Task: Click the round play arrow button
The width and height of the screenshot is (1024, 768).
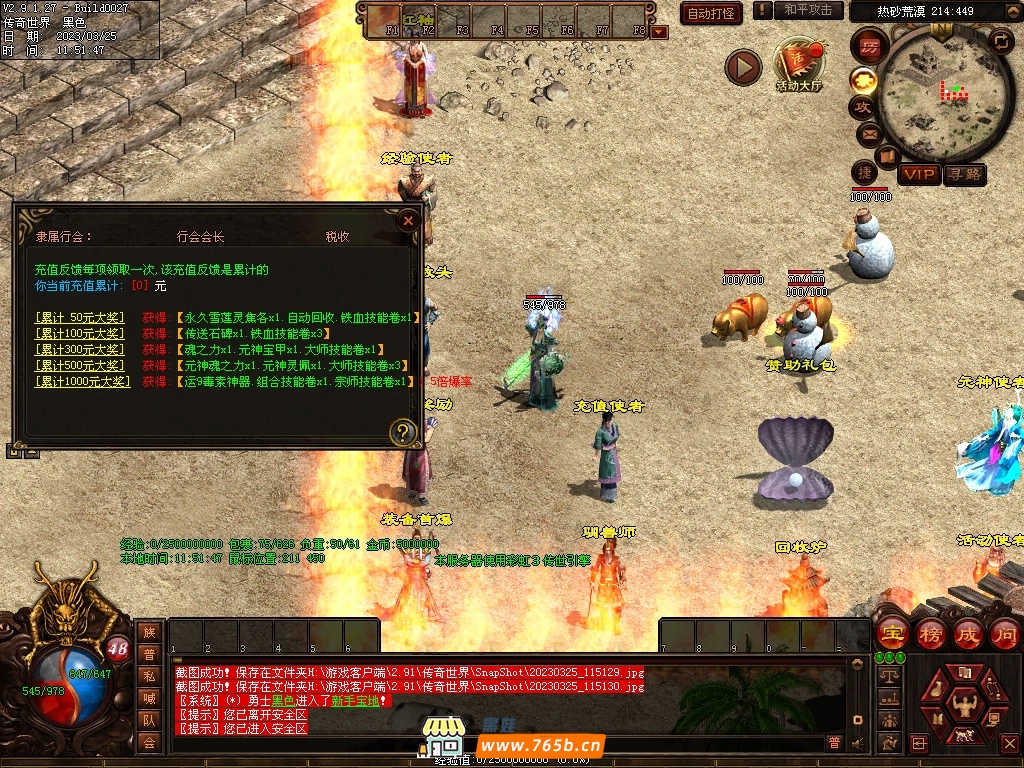Action: (x=743, y=67)
